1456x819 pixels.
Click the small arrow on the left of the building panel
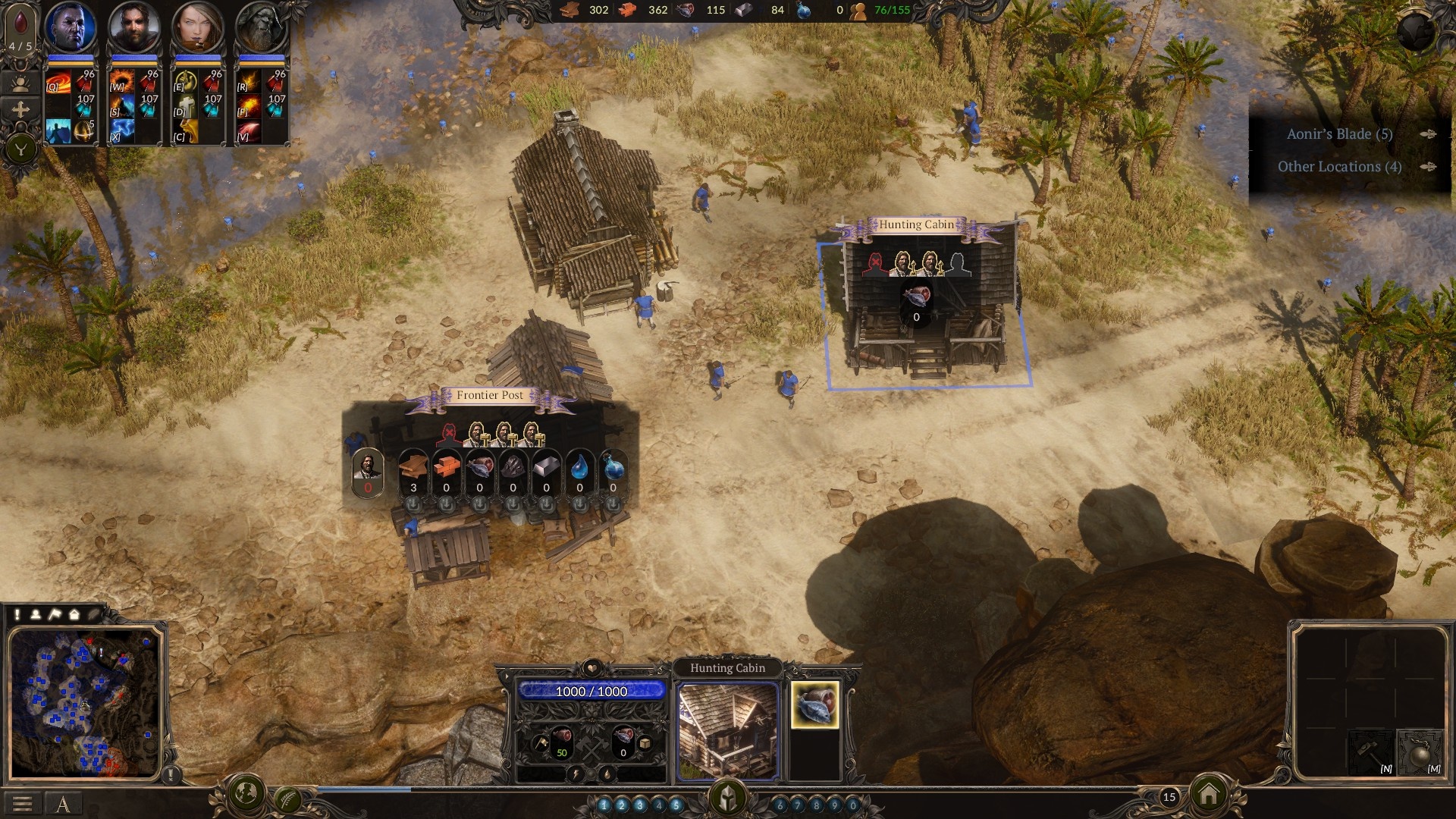click(x=506, y=676)
